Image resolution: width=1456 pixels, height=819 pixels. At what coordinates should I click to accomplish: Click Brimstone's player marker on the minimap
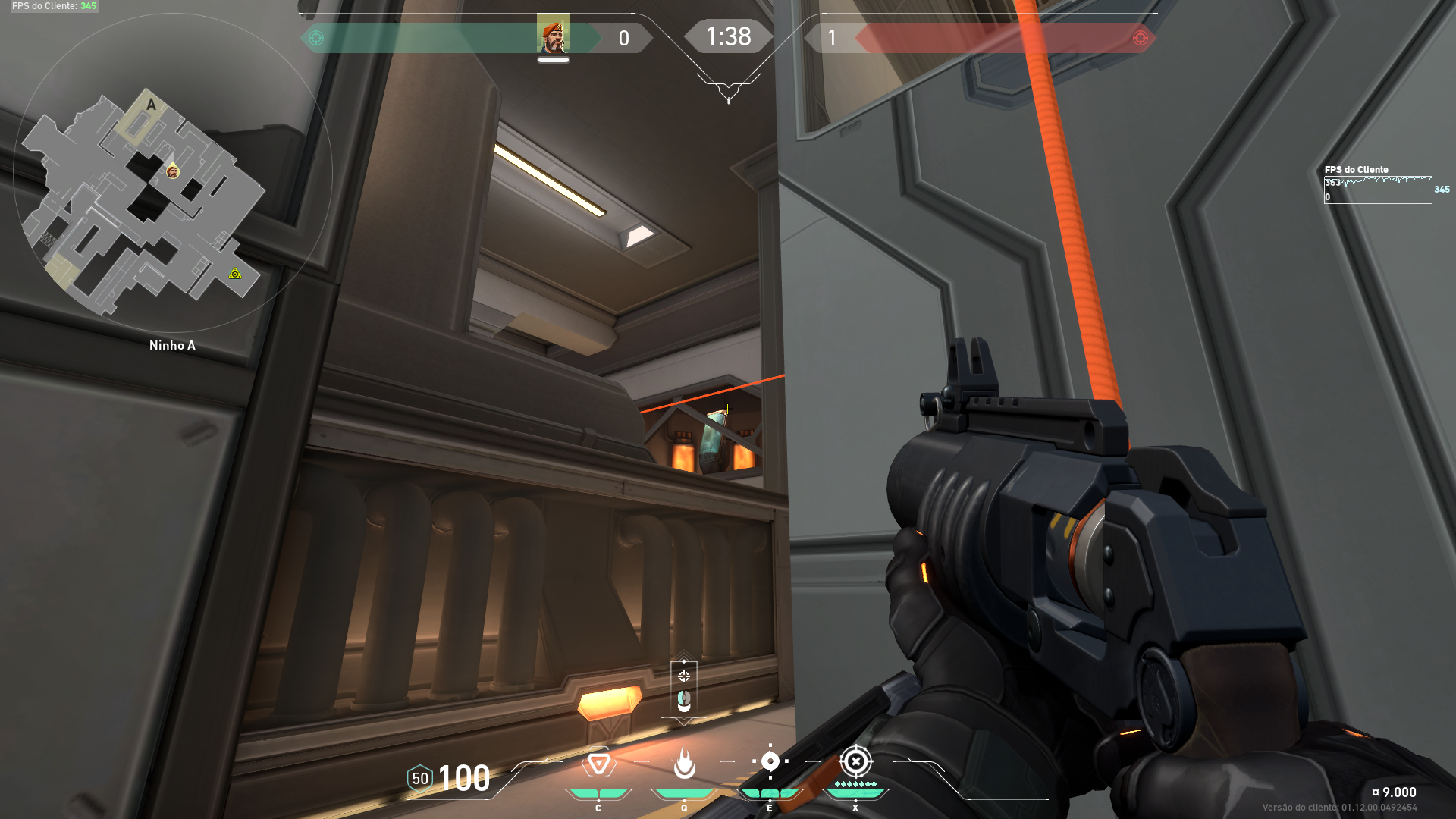pos(173,173)
